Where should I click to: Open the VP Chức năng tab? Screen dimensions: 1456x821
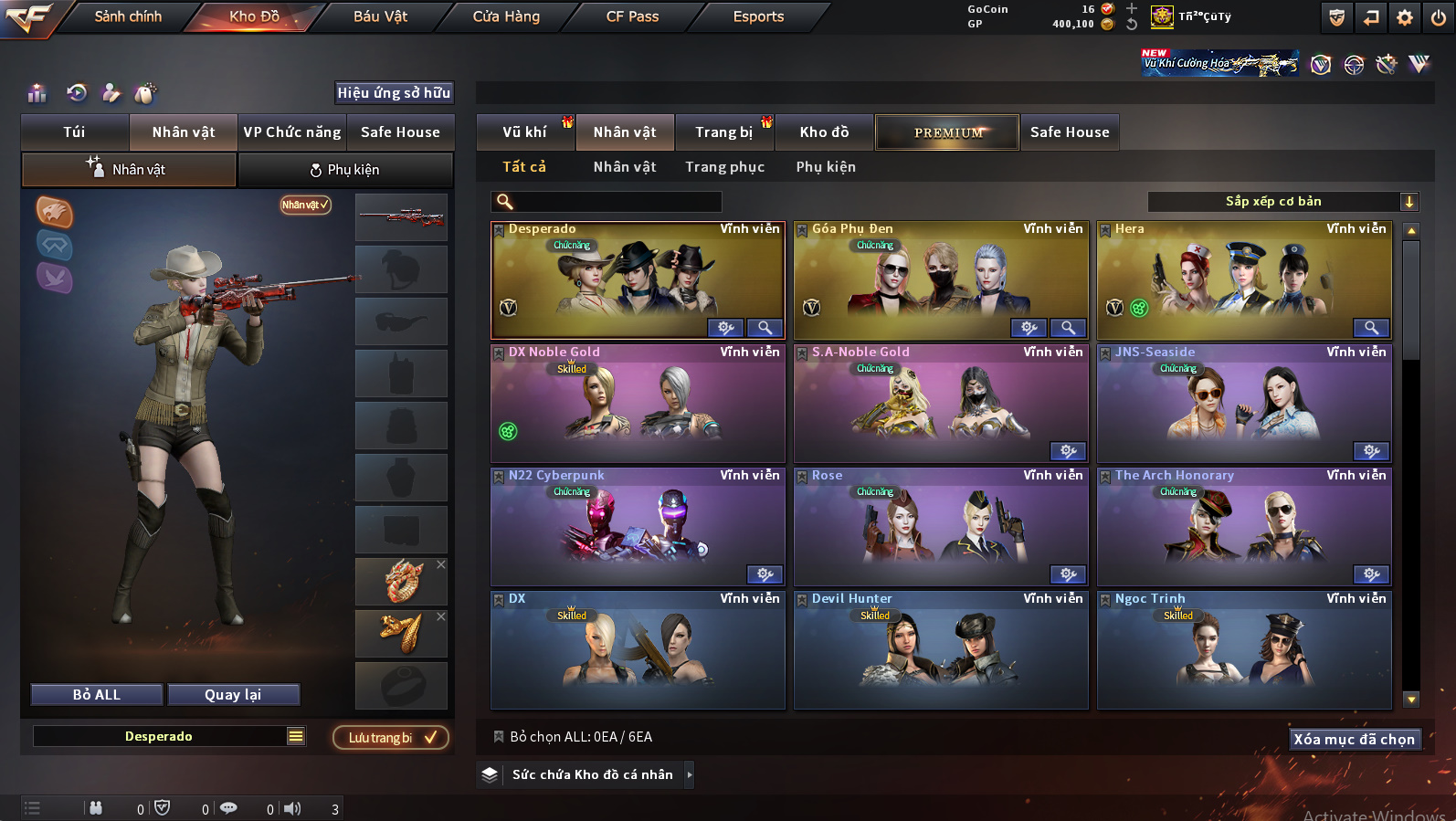(292, 132)
